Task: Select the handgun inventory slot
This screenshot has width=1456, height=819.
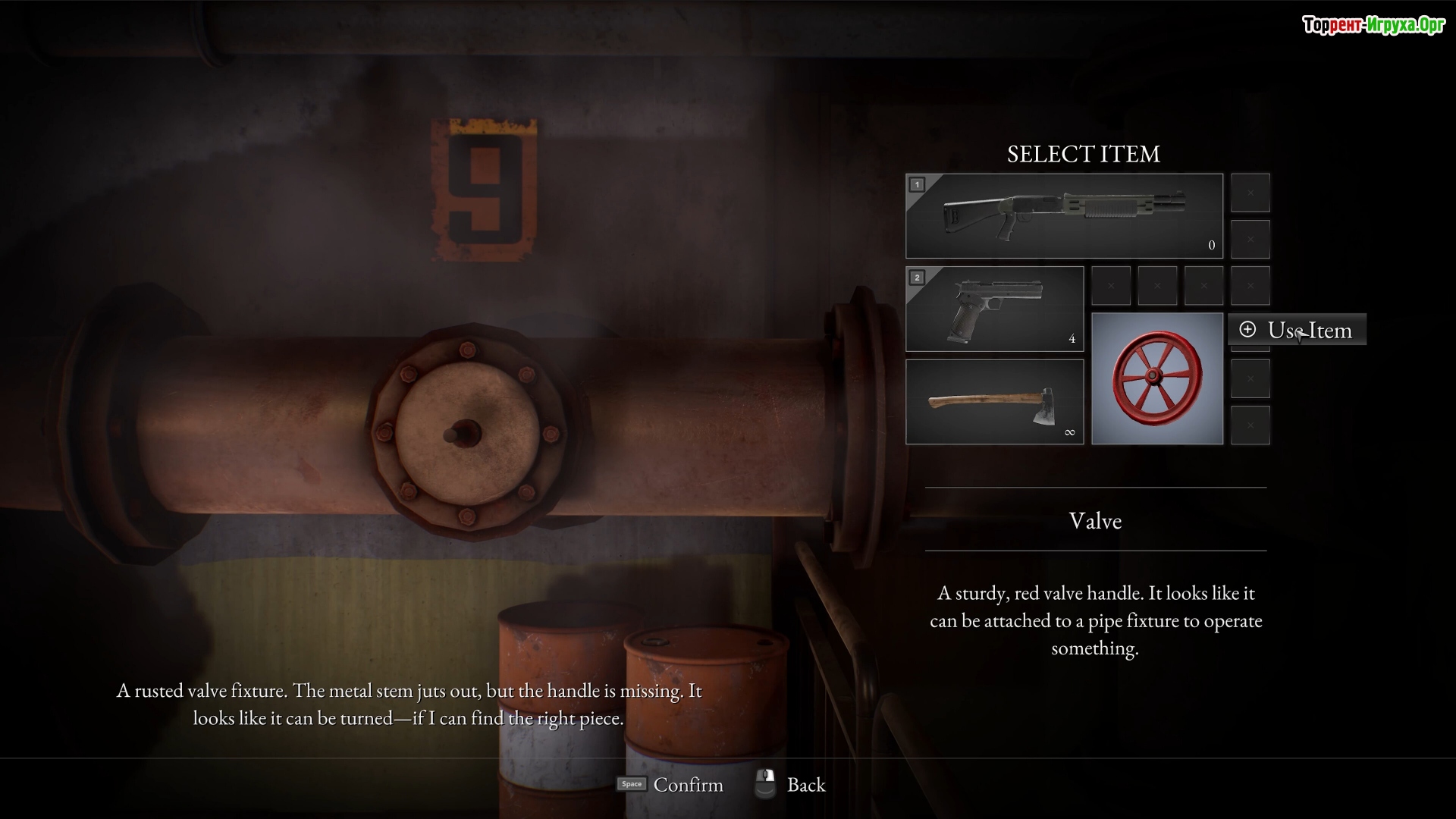Action: point(994,309)
